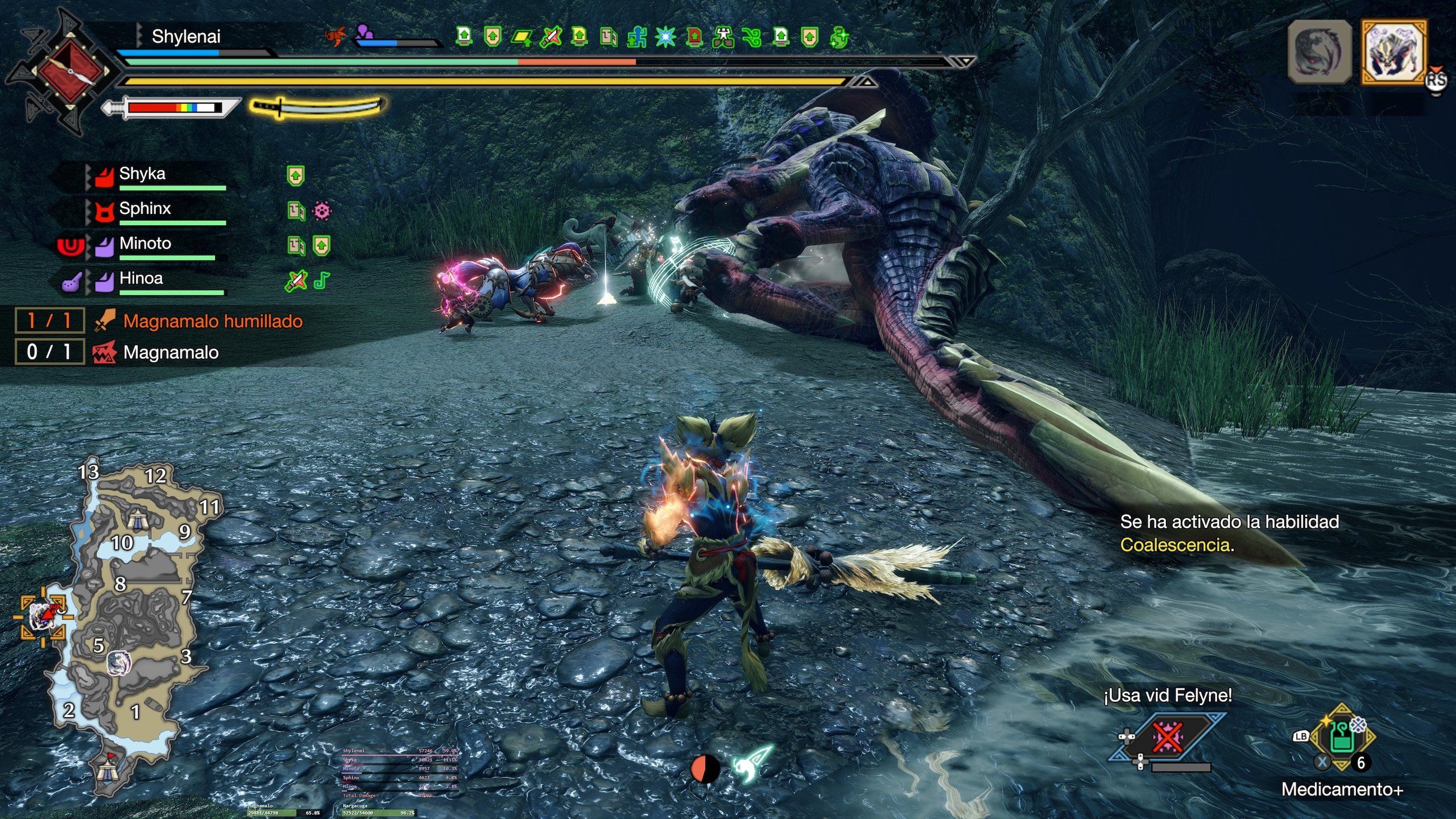
Task: Select the greyed-out Nargacuga monster portrait
Action: [1319, 52]
